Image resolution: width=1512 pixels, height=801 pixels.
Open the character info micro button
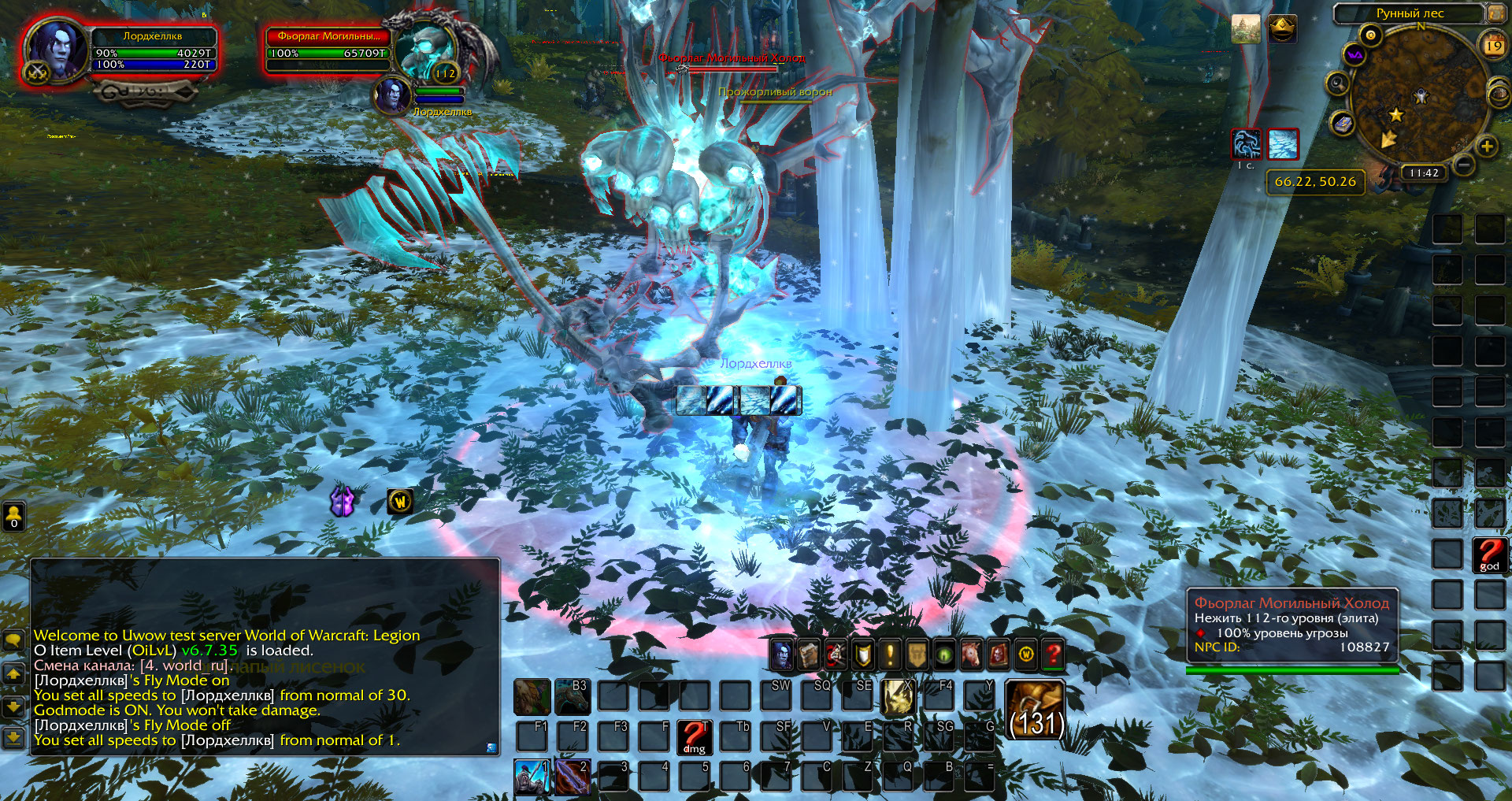(x=782, y=653)
